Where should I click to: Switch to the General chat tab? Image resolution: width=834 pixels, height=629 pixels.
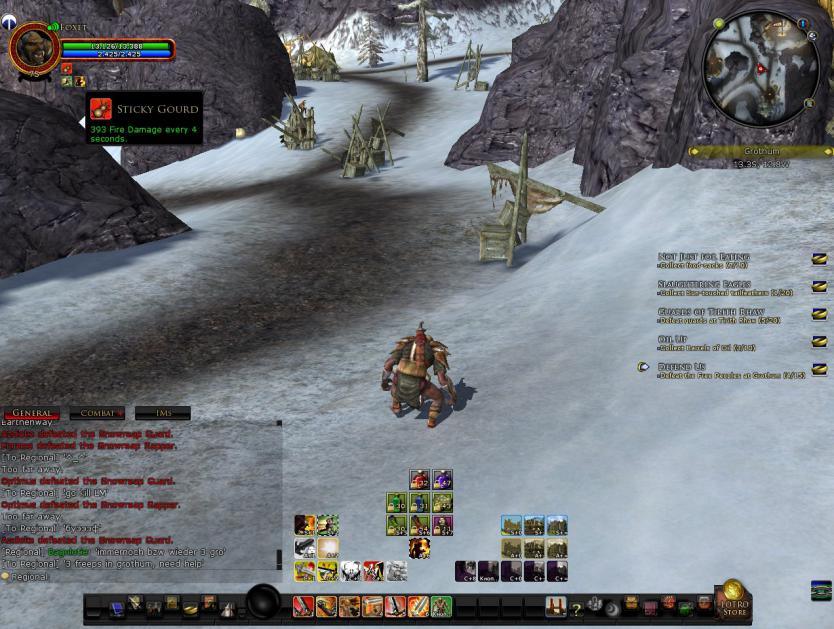click(x=32, y=413)
